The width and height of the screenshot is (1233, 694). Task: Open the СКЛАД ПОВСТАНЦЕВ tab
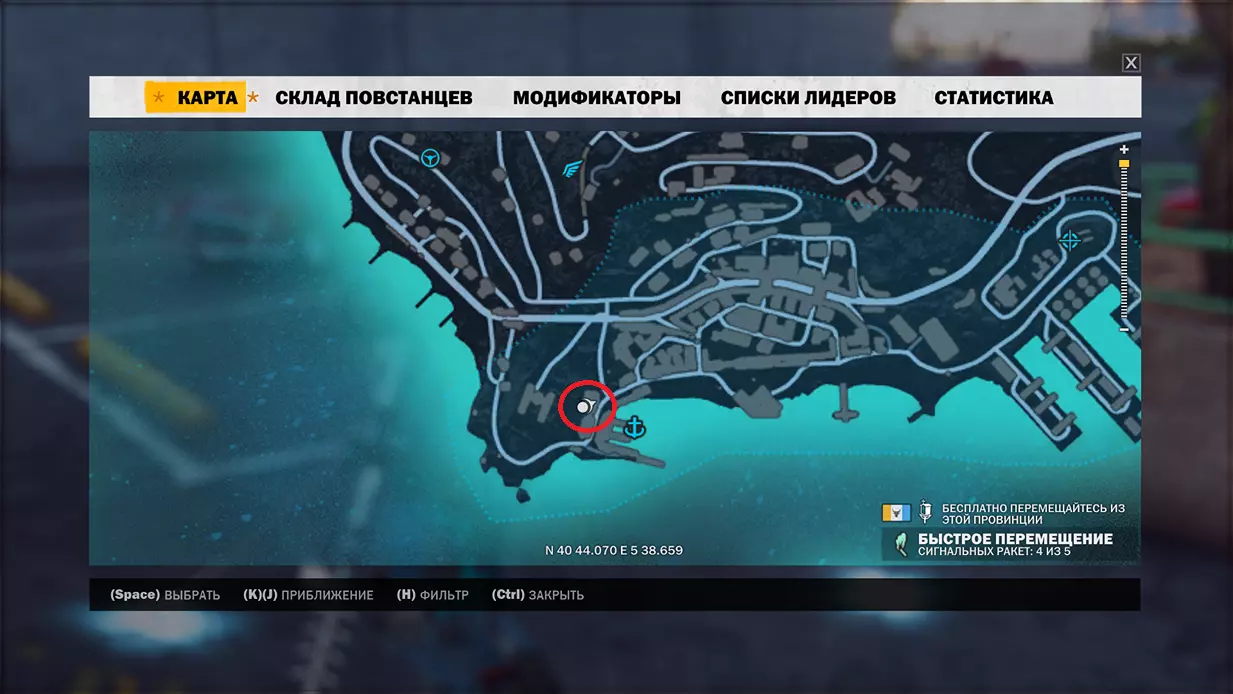click(373, 98)
